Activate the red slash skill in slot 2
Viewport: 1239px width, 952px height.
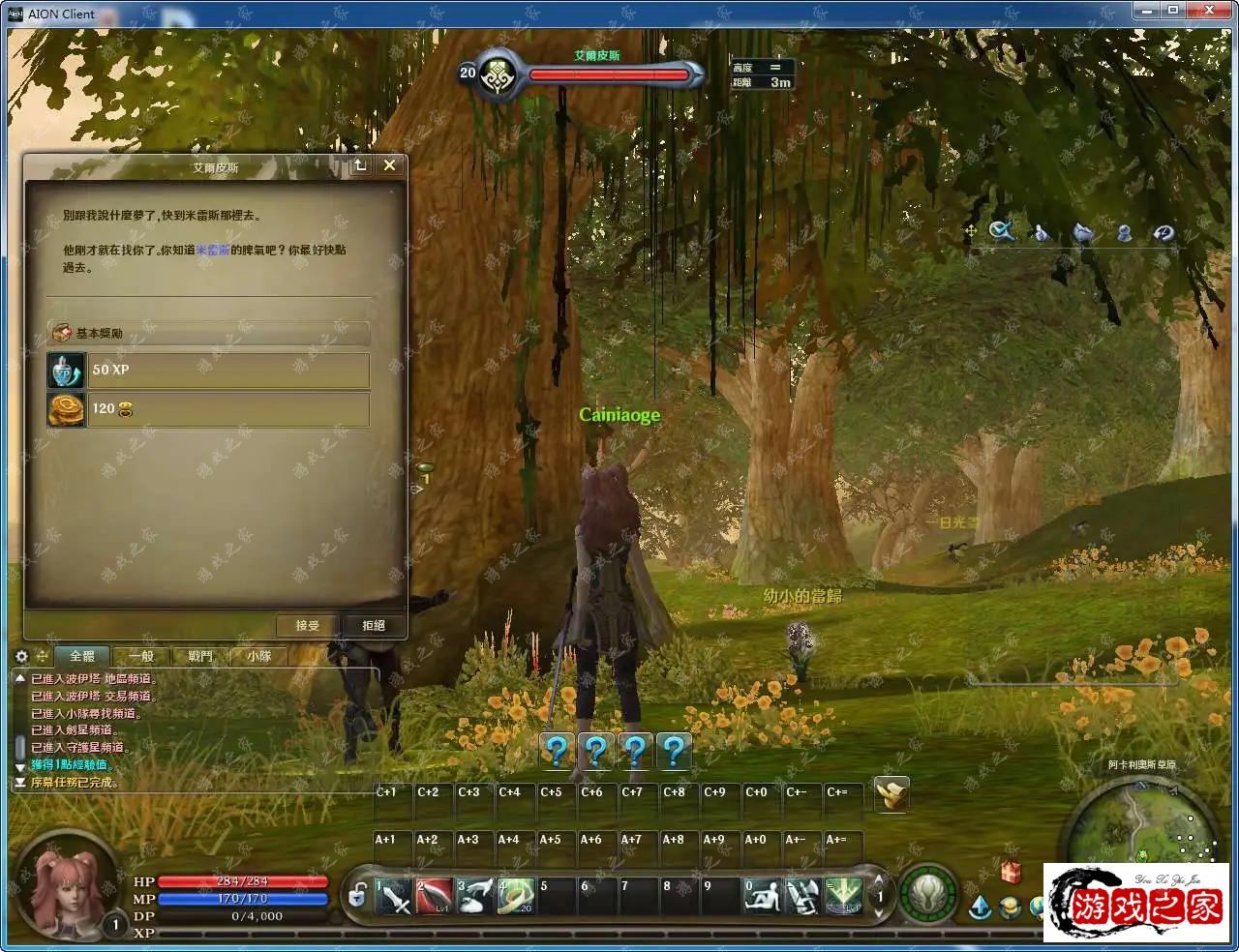pos(435,896)
